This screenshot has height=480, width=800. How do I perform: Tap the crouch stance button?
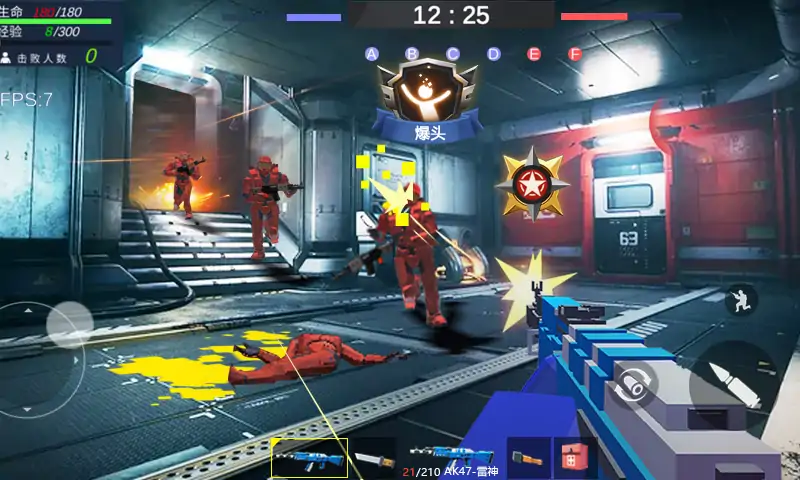(740, 298)
